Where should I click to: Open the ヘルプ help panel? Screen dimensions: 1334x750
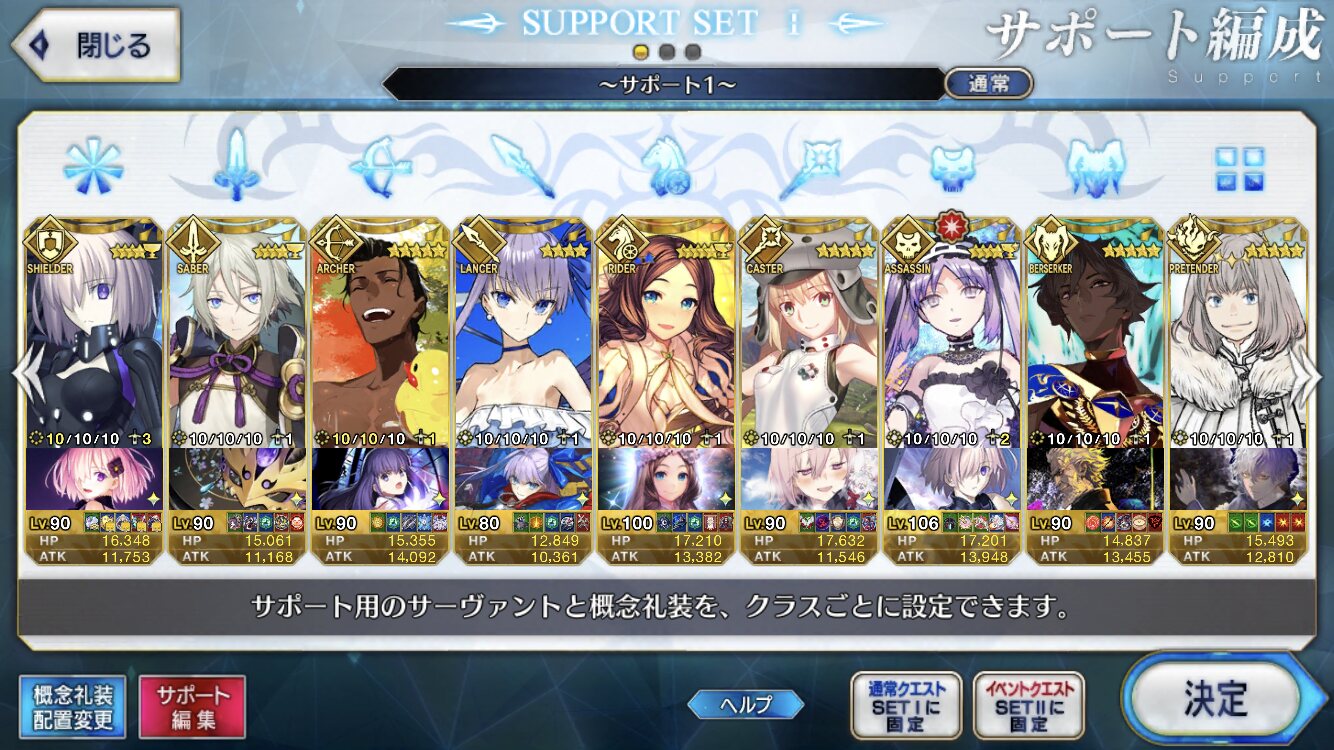[x=745, y=704]
